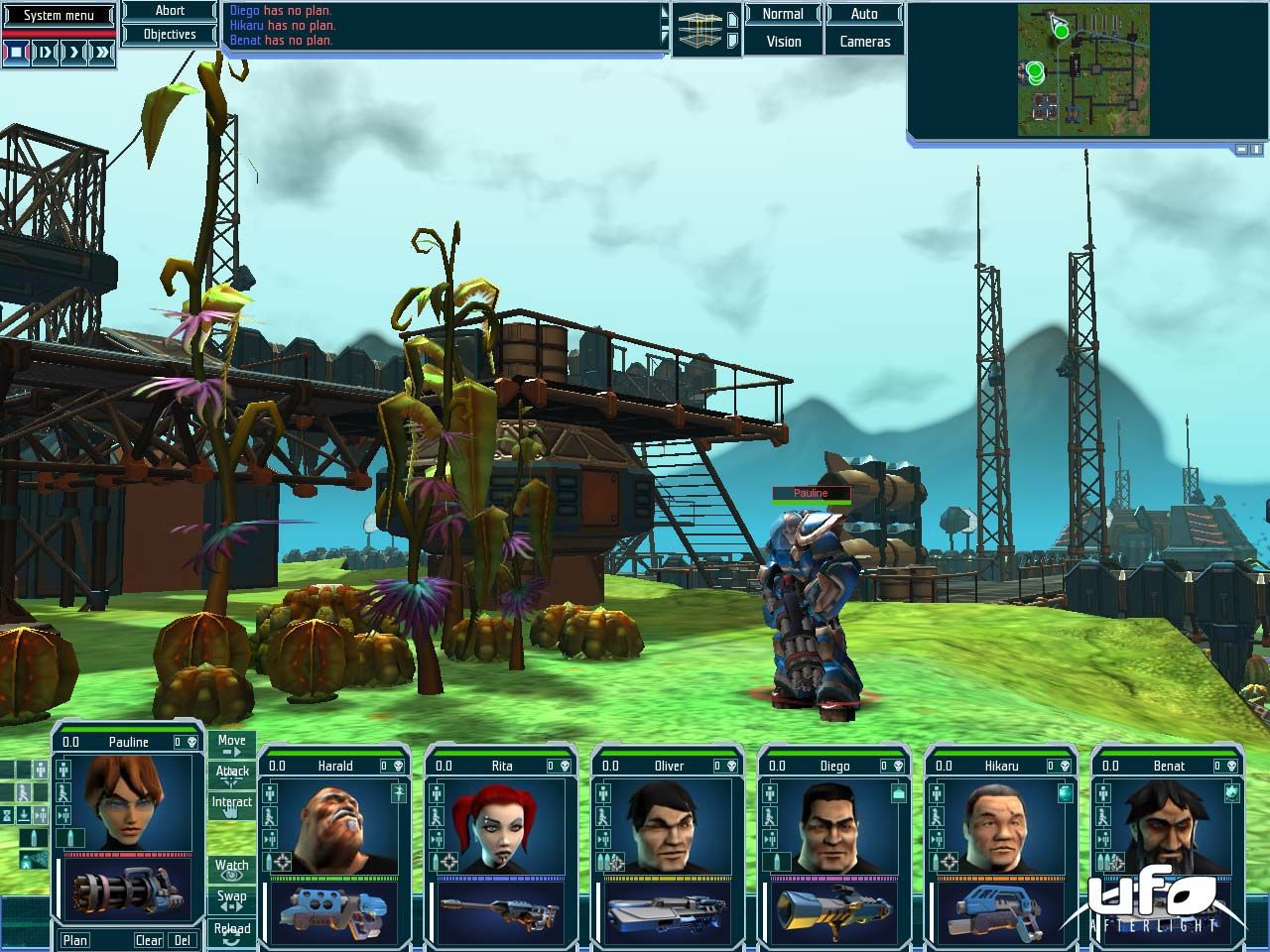This screenshot has height=952, width=1270.
Task: Toggle the Vision mode button
Action: 783,42
